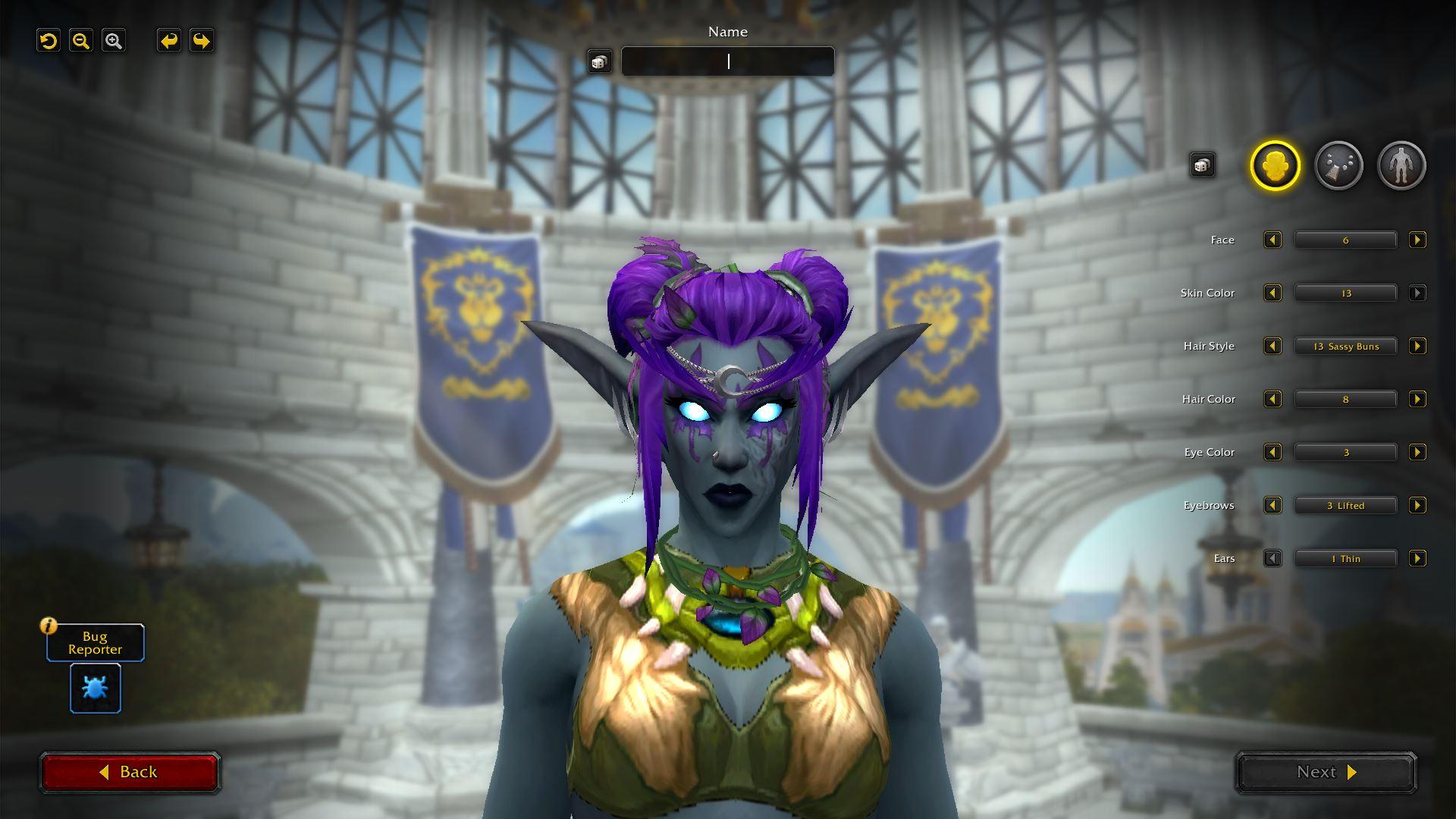Rotate character right with yellow arrow

tap(201, 41)
